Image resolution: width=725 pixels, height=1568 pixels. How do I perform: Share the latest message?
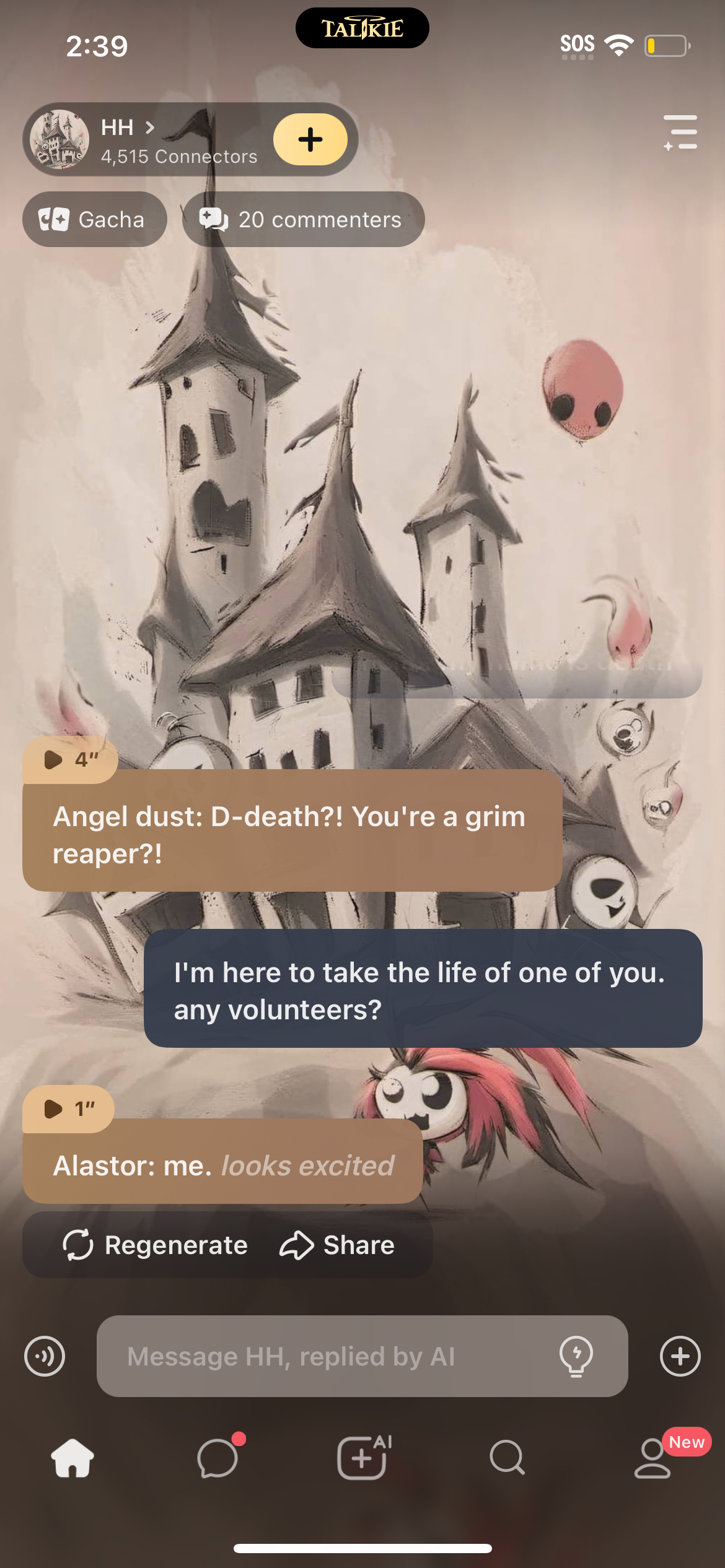coord(338,1245)
